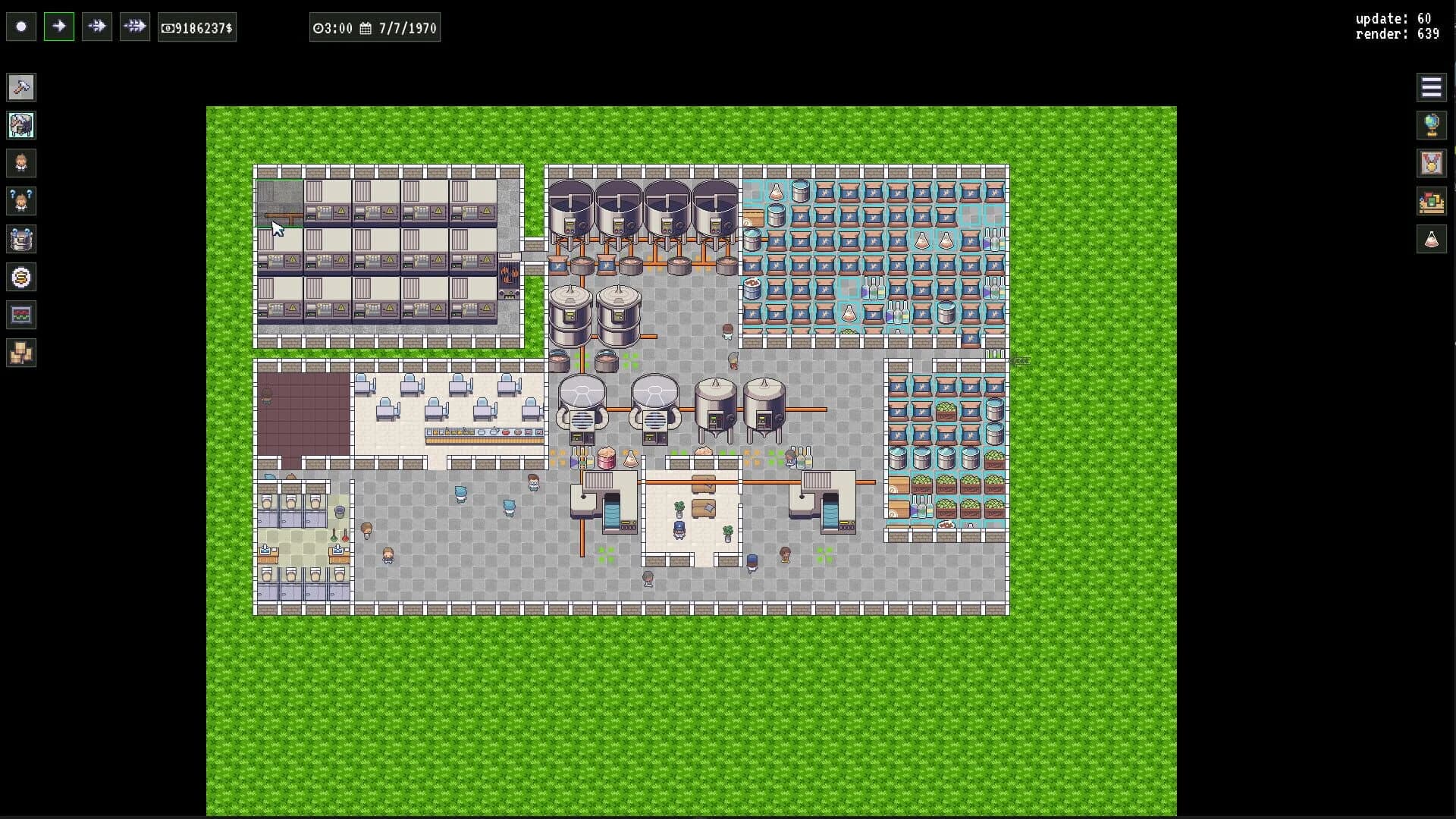Pause the game simulation
1456x819 pixels.
tap(21, 26)
